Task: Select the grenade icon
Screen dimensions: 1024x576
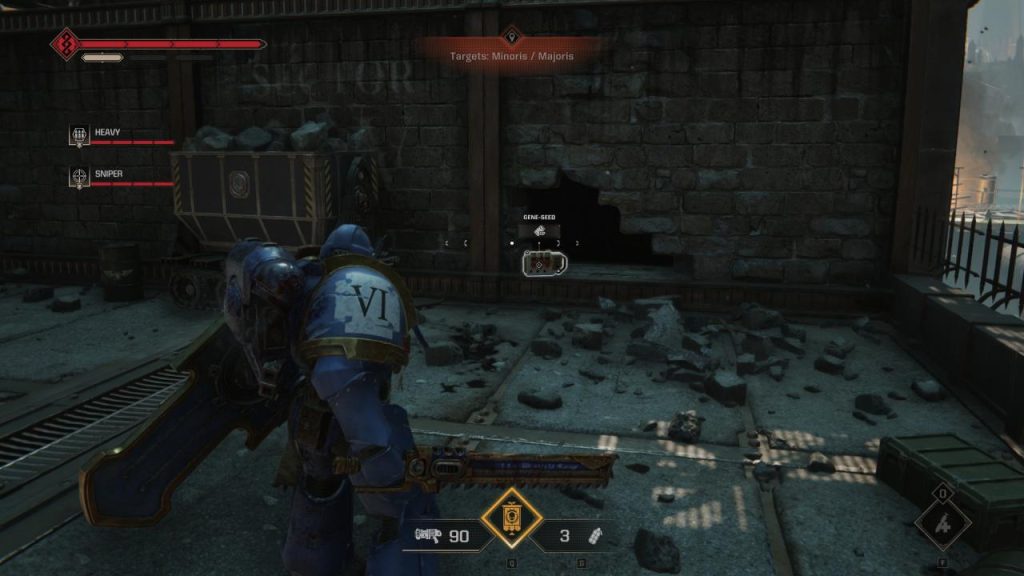Action: [x=594, y=536]
